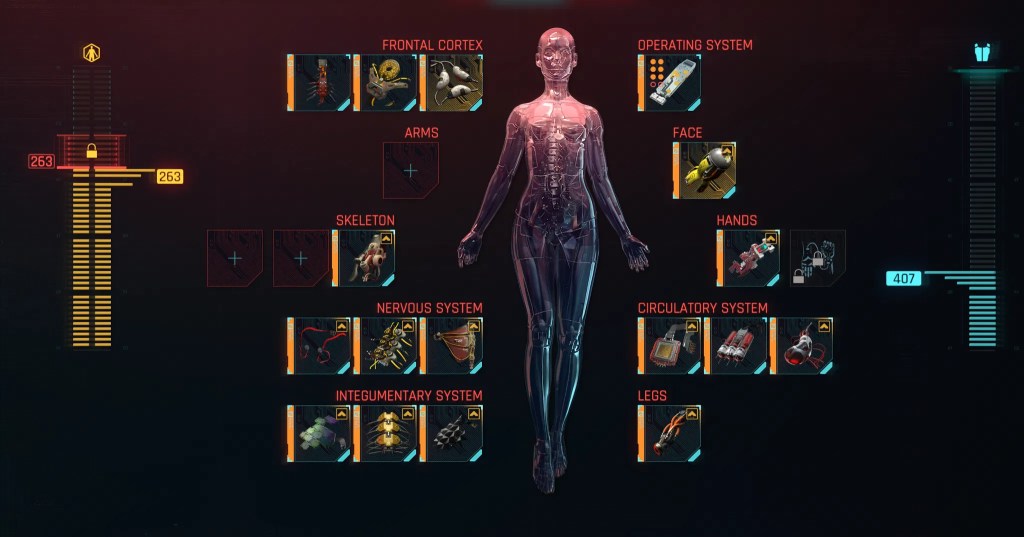Select the red cable Nervous System implant
This screenshot has height=537, width=1024.
(320, 346)
